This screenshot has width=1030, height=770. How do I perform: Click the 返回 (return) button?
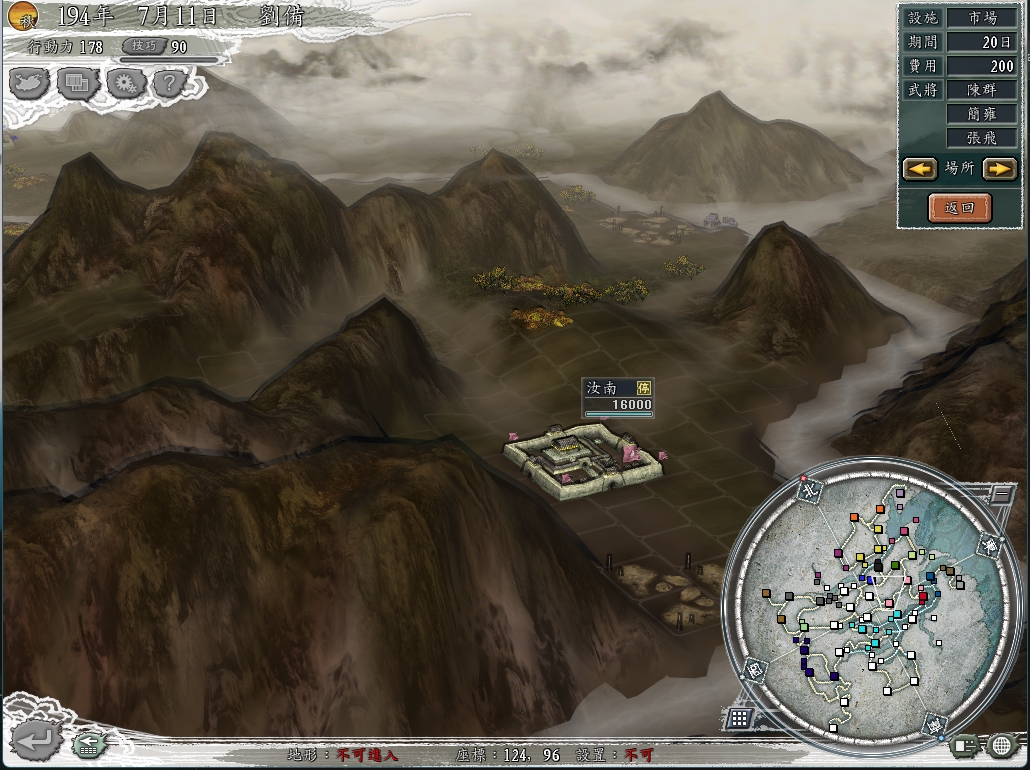tap(959, 207)
